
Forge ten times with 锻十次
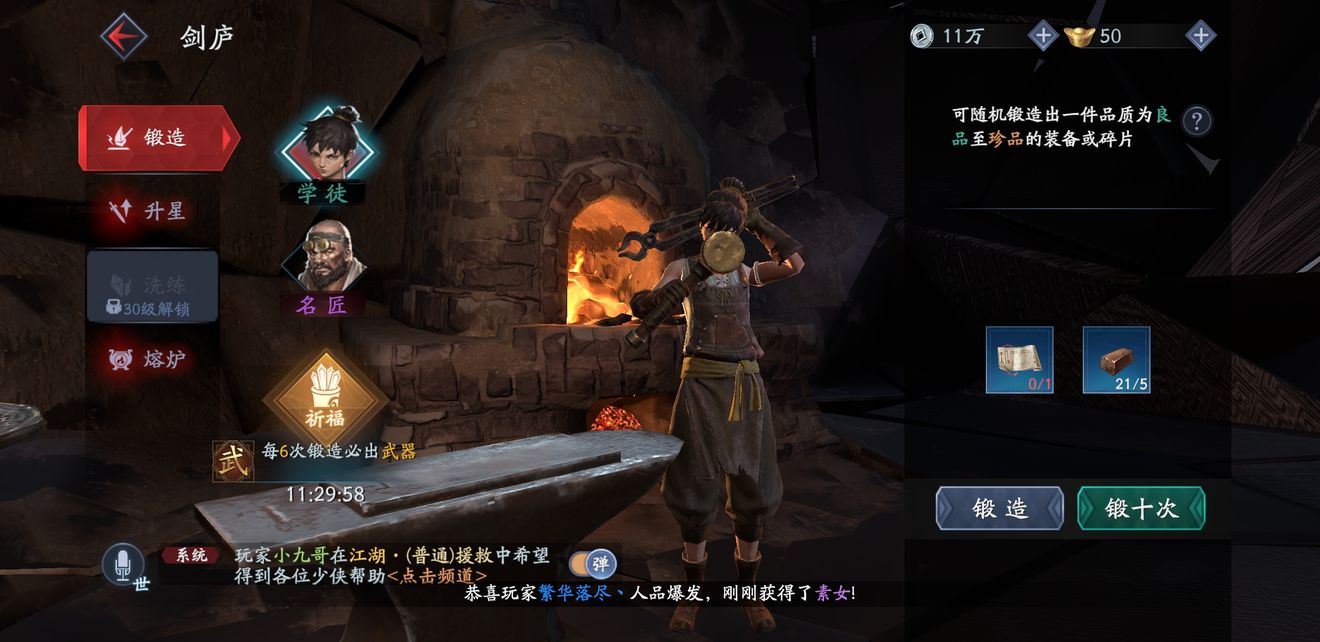coord(1141,508)
